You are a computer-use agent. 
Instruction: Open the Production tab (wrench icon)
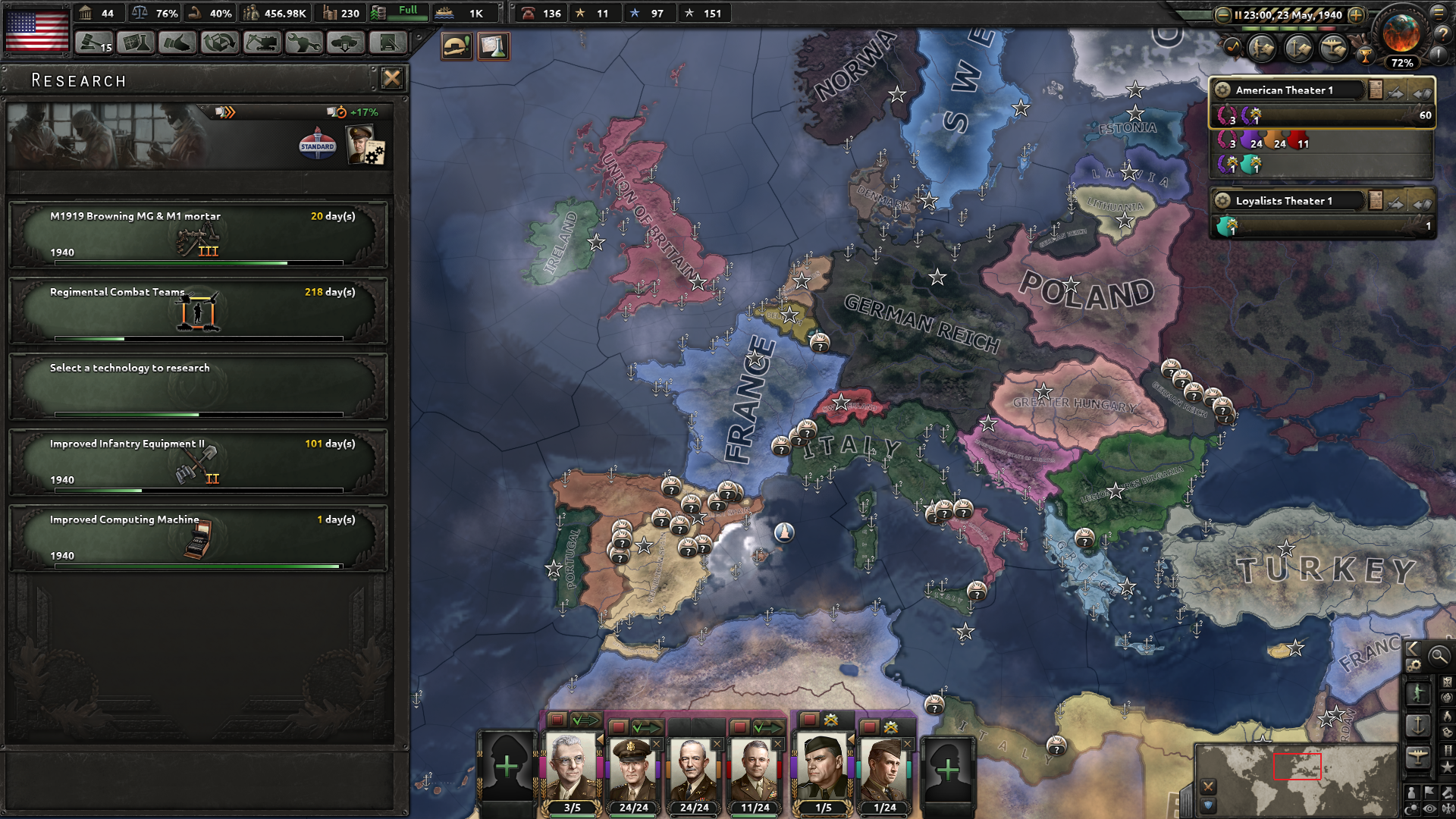coord(304,43)
